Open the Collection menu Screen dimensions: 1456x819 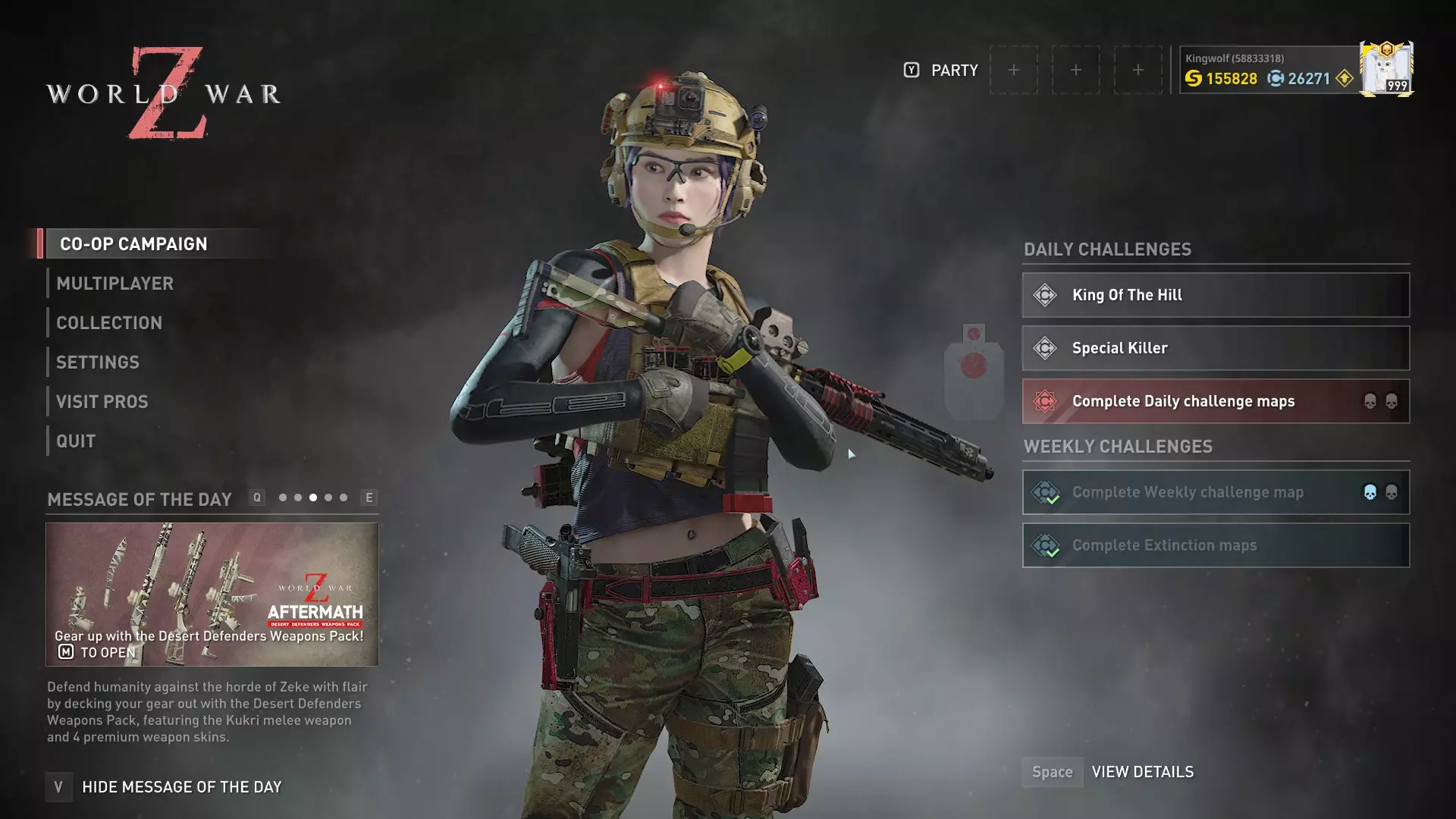(x=109, y=323)
